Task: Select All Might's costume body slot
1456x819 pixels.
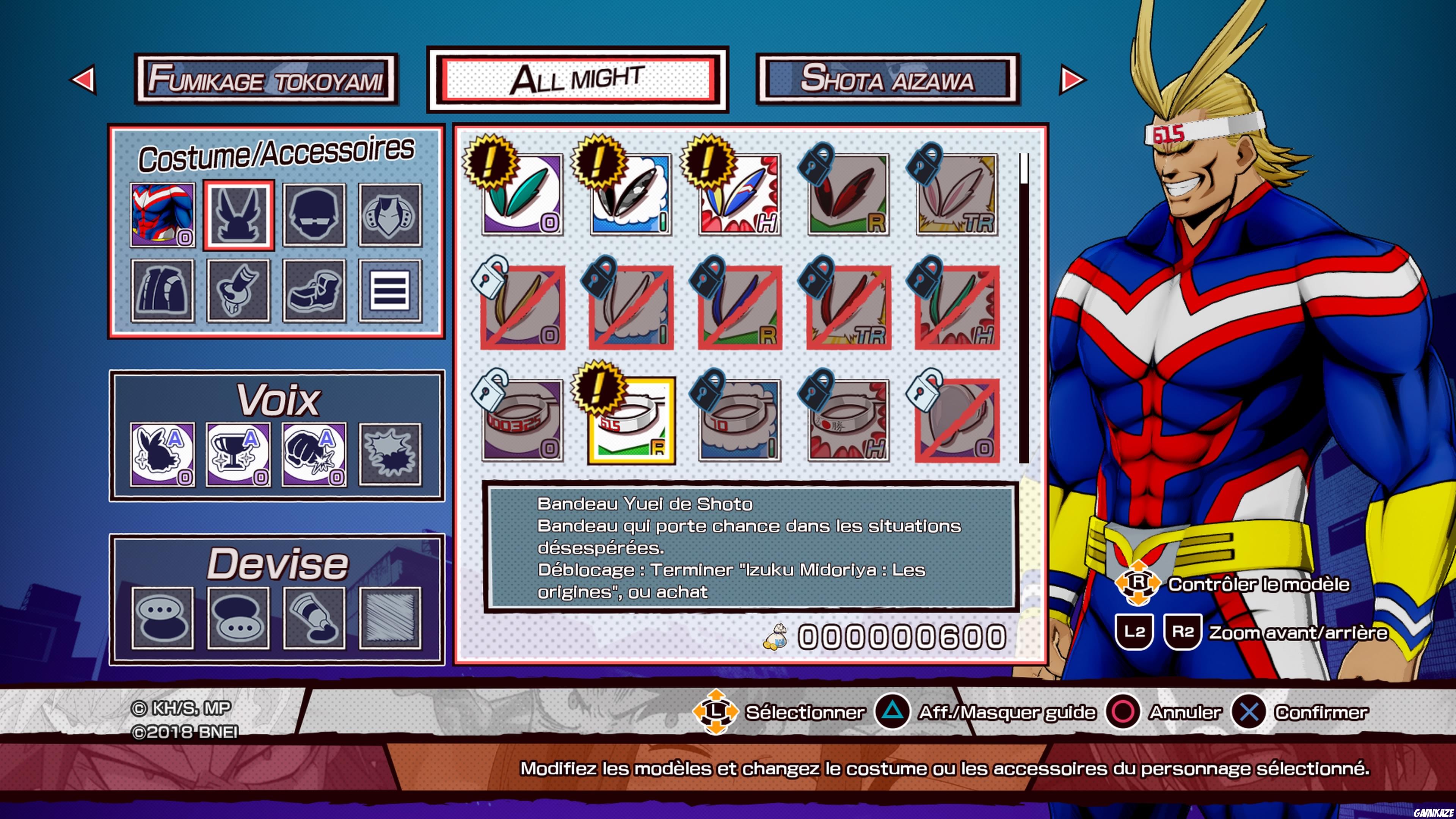Action: click(x=162, y=215)
